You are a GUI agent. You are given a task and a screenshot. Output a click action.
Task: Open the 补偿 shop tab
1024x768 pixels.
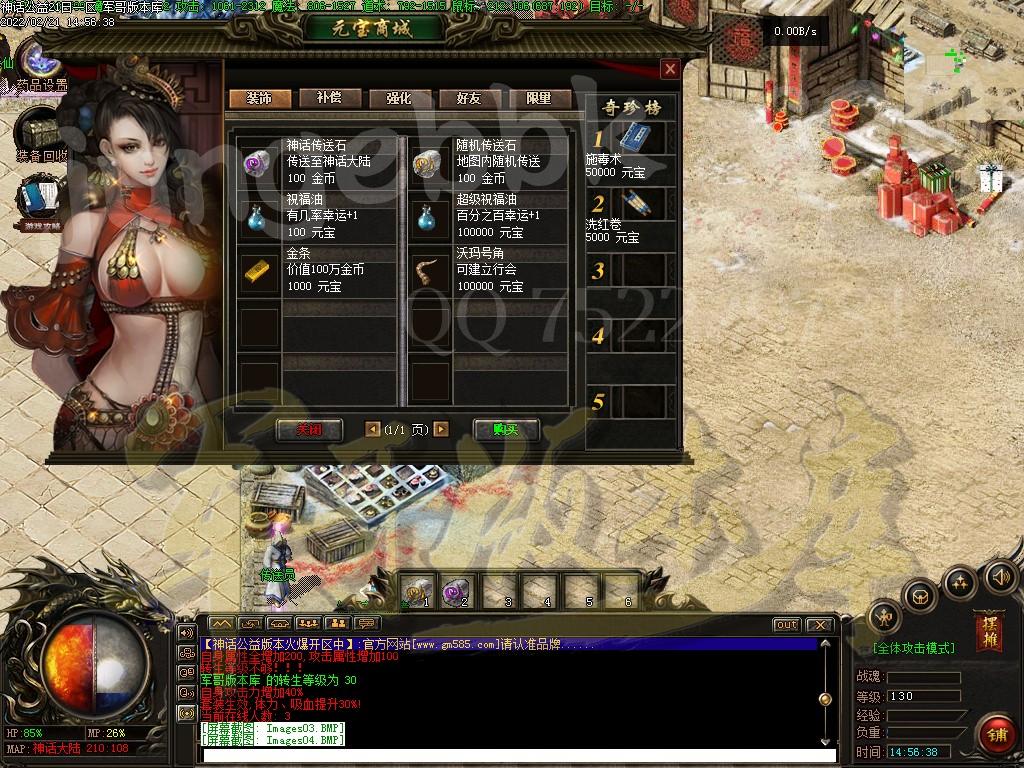coord(329,98)
